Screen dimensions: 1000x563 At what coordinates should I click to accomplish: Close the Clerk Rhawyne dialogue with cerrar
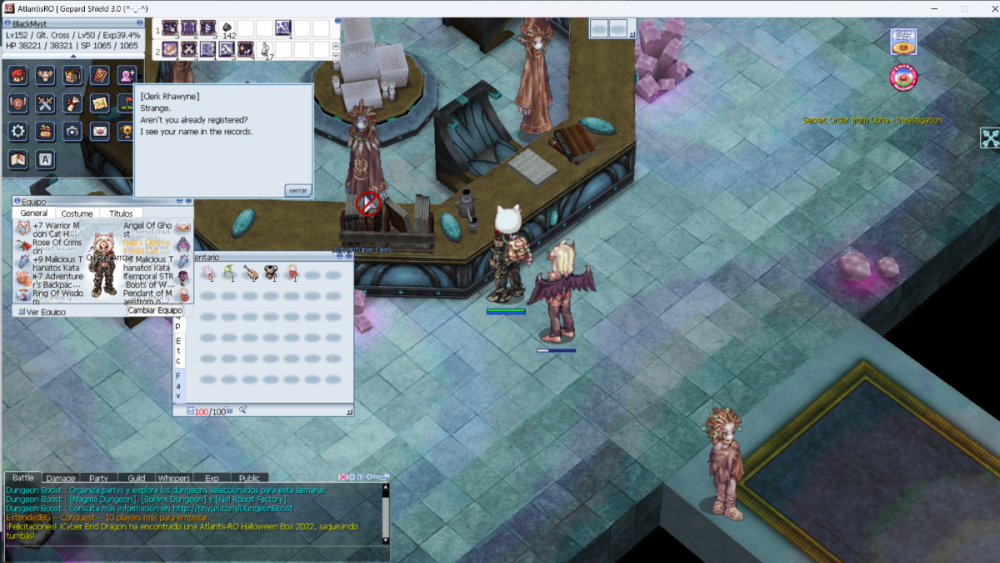[x=298, y=189]
